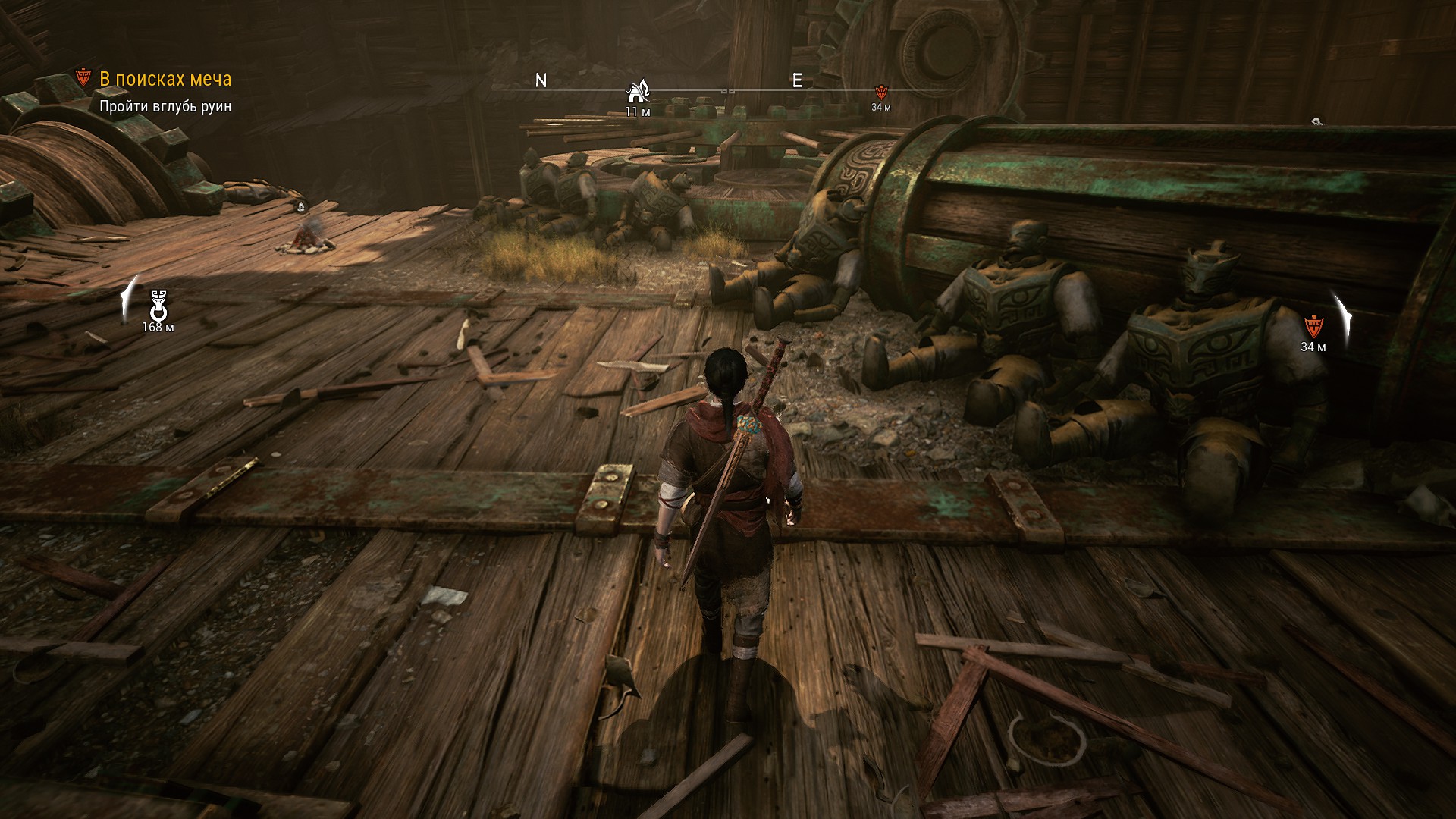1456x819 pixels.
Task: Click the compass centre bracket indicator
Action: 728,91
